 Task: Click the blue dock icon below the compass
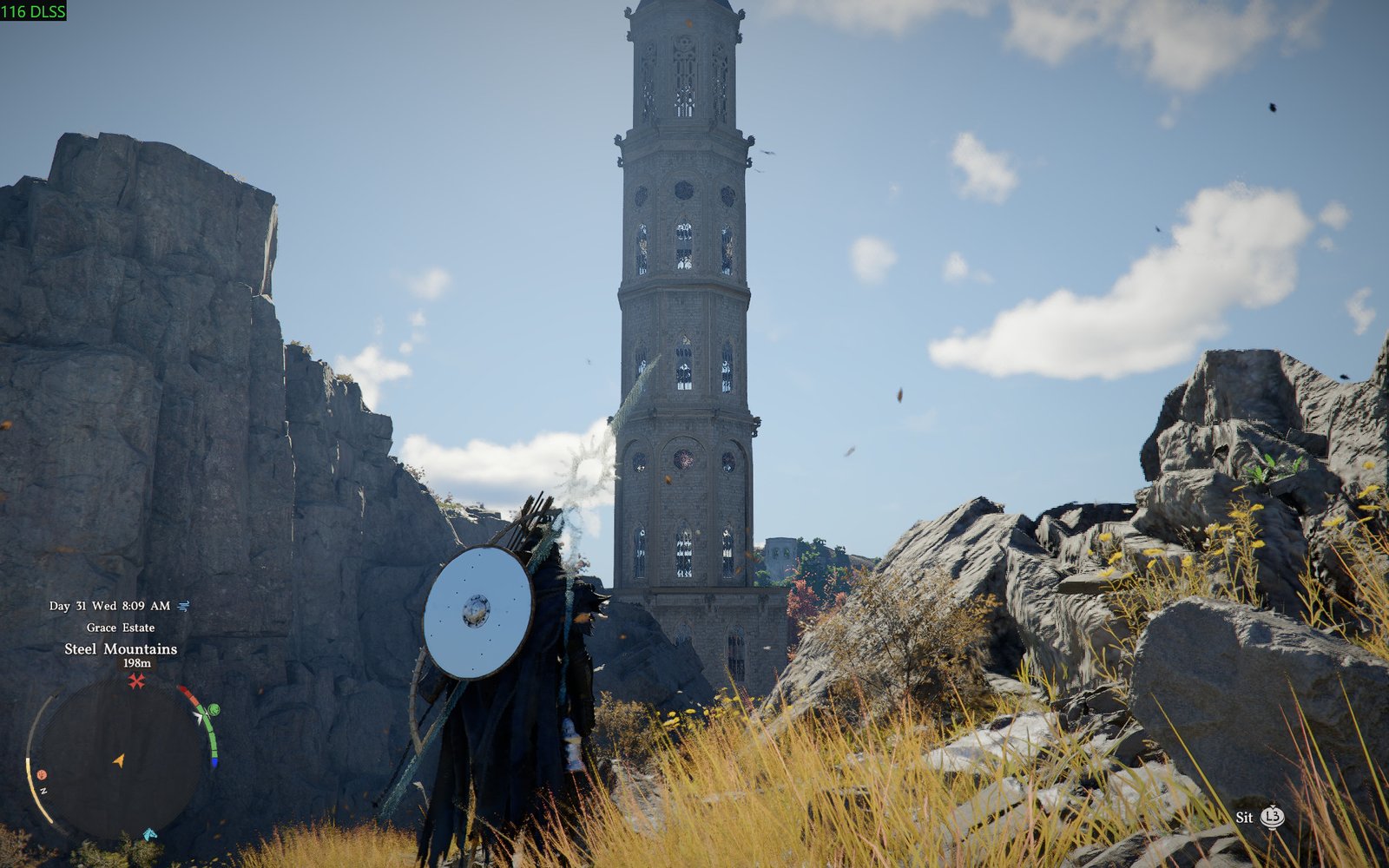click(149, 834)
